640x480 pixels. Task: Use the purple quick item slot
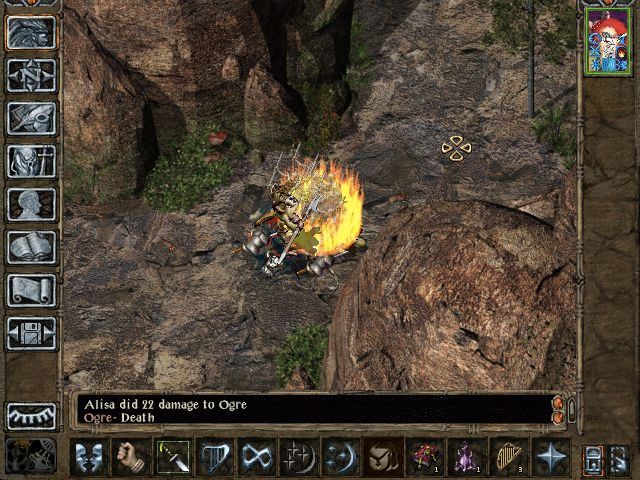468,457
